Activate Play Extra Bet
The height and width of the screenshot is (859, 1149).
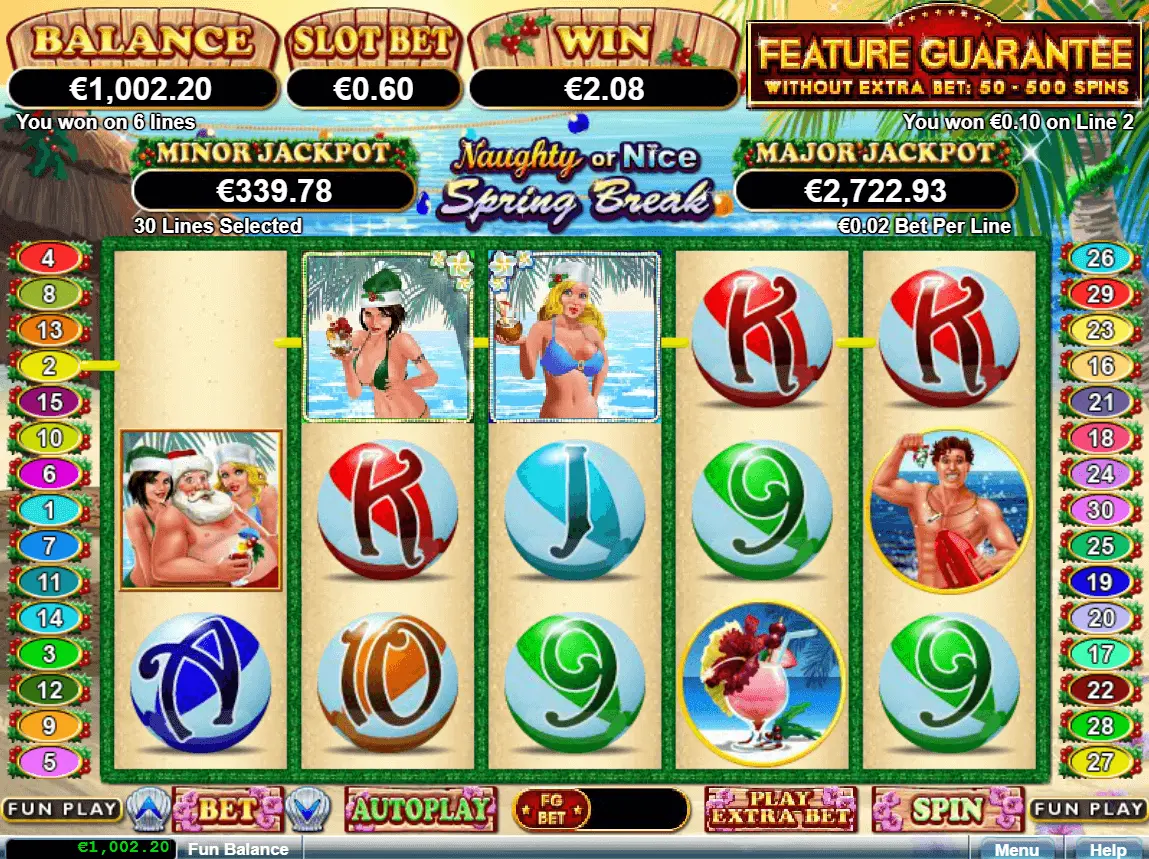[780, 809]
